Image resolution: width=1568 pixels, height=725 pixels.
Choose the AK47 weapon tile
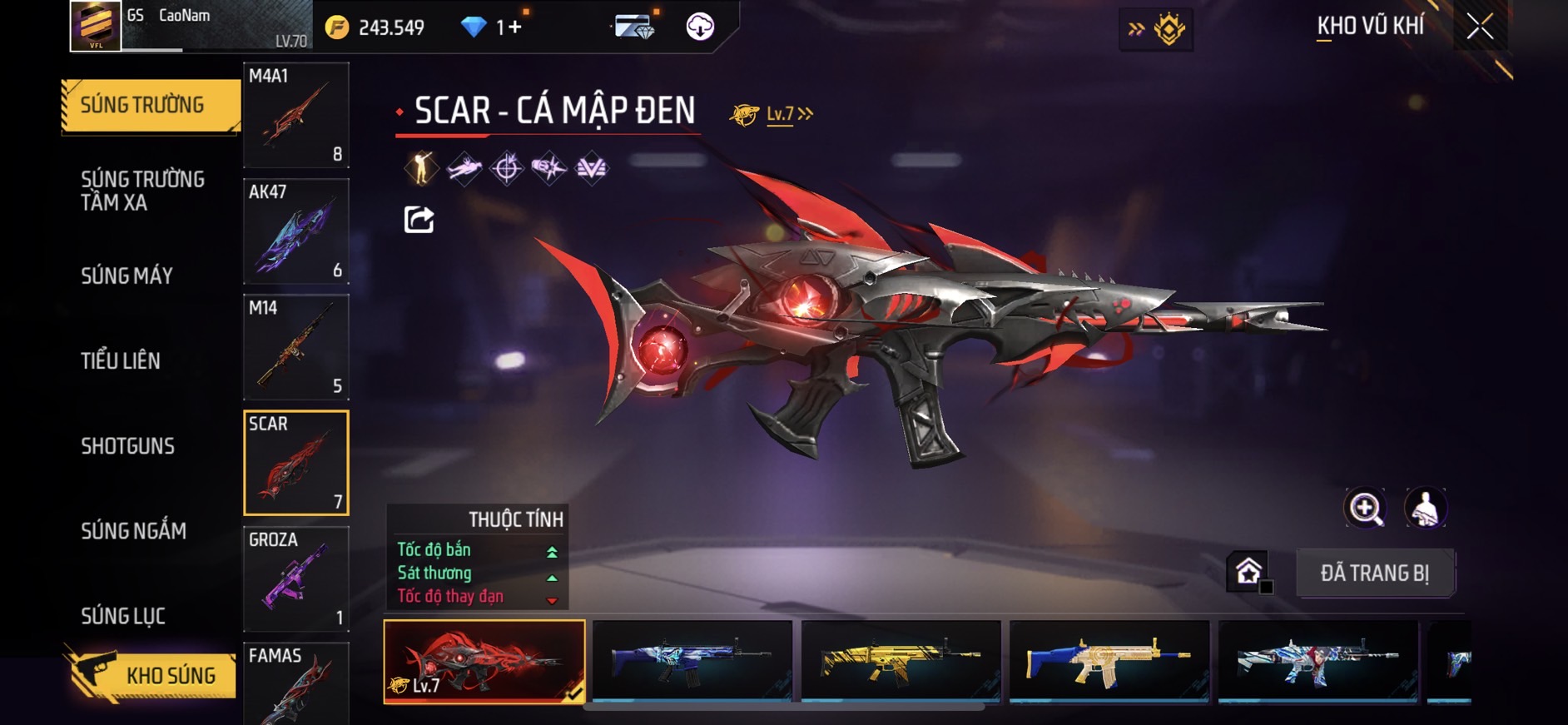click(x=295, y=231)
